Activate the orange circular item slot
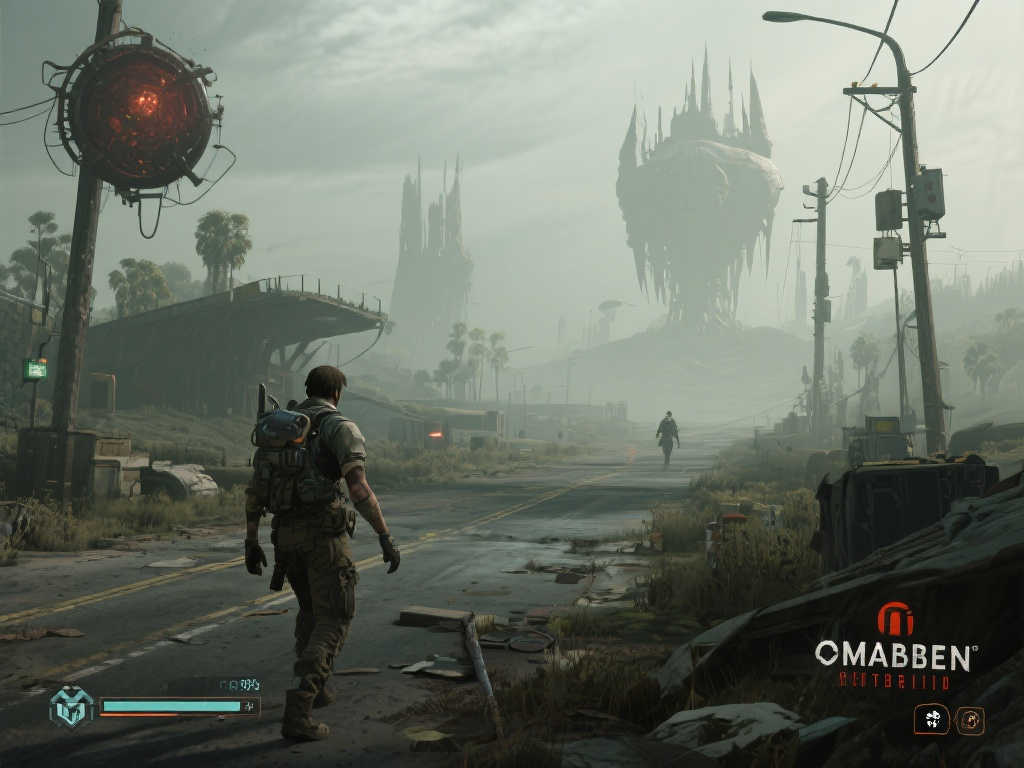 969,719
